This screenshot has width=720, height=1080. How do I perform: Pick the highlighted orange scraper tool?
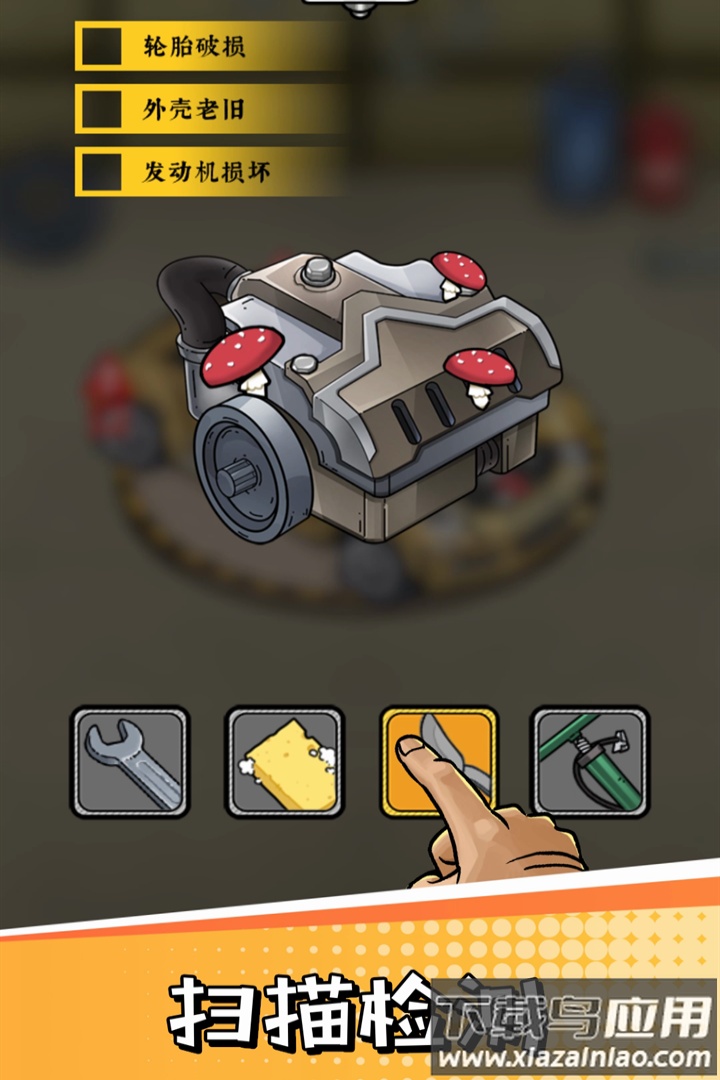[439, 762]
